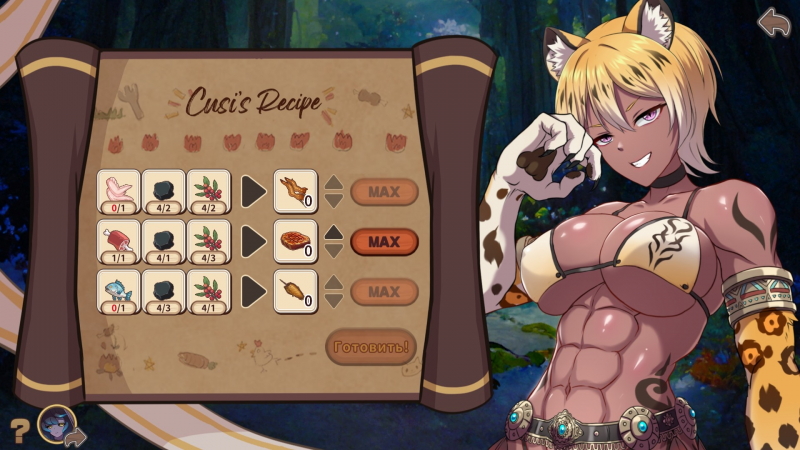The height and width of the screenshot is (450, 800).
Task: Click the up arrow for the fish skewer
Action: tap(334, 282)
